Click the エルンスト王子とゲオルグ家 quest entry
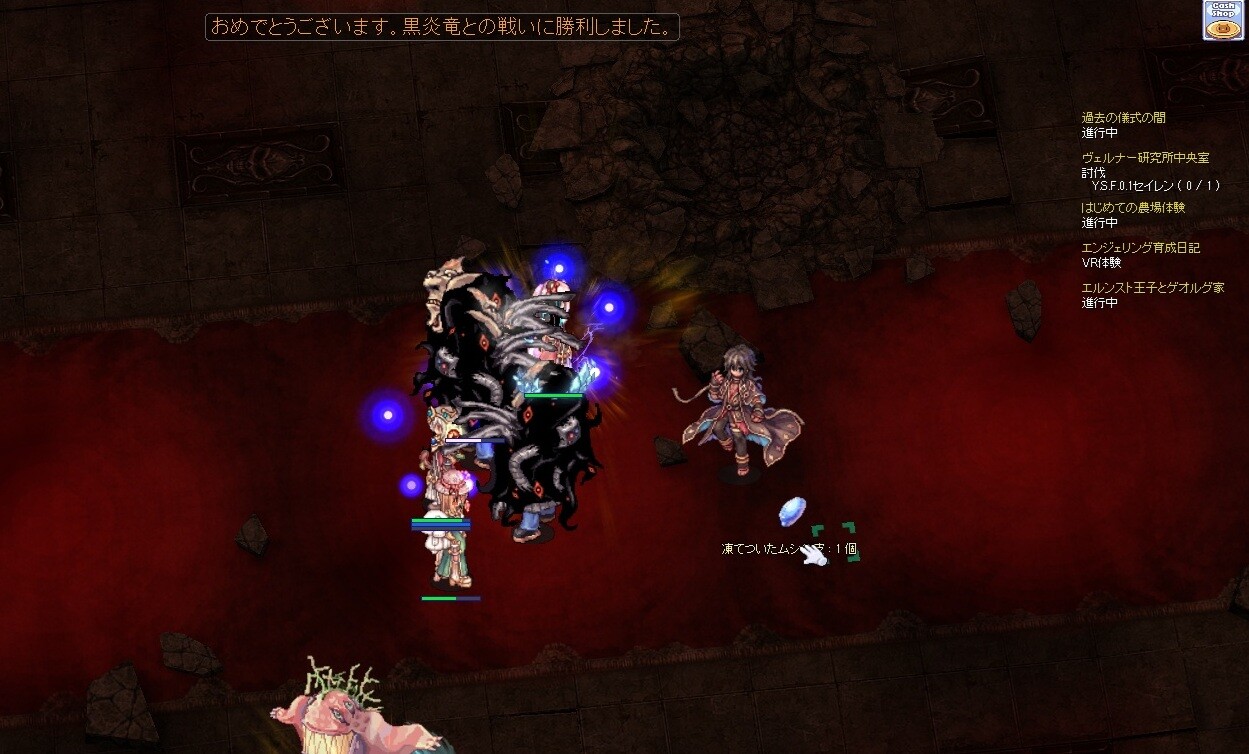The width and height of the screenshot is (1249, 754). coord(1152,288)
